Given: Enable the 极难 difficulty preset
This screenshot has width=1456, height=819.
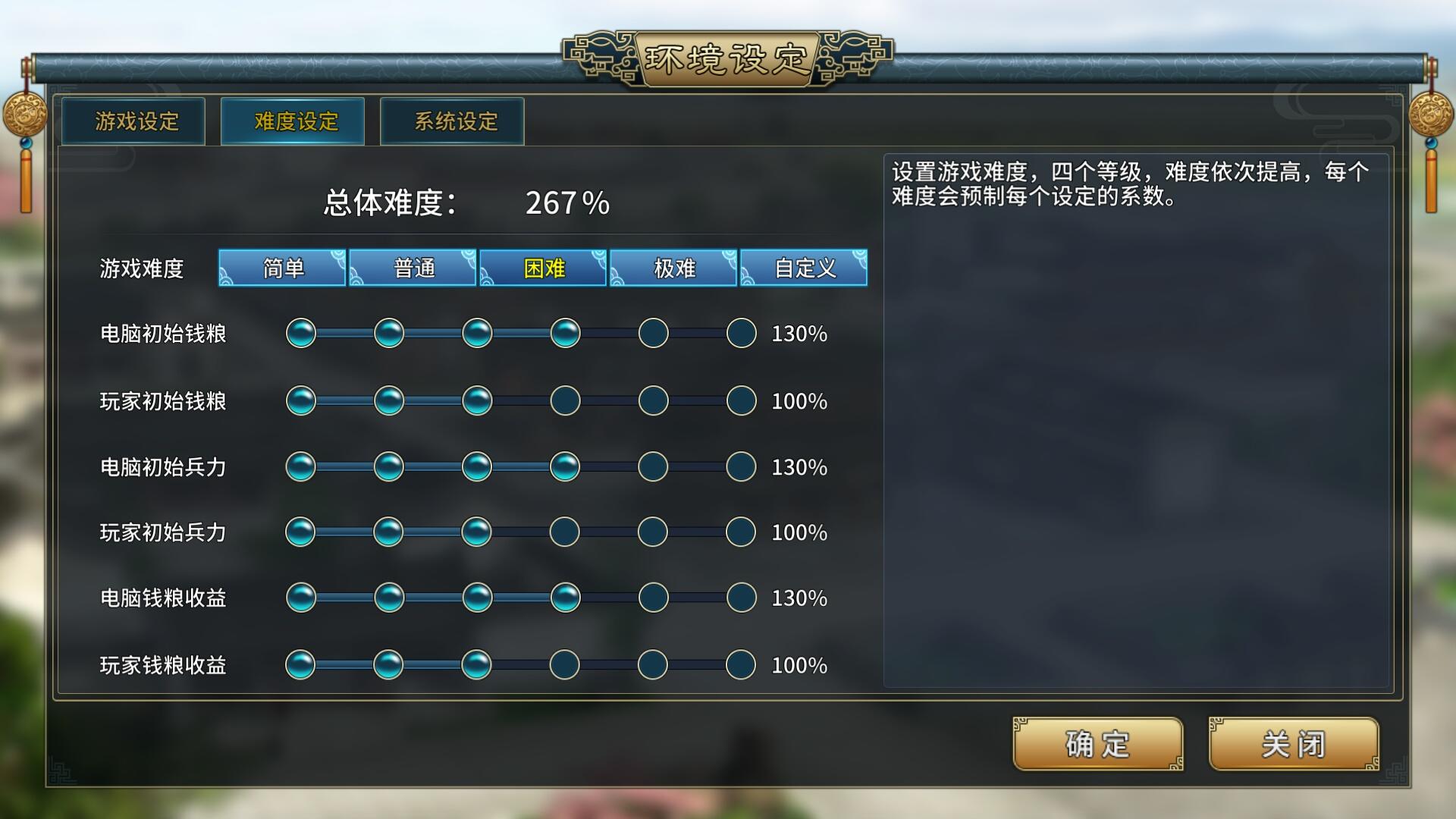Looking at the screenshot, I should [x=673, y=268].
